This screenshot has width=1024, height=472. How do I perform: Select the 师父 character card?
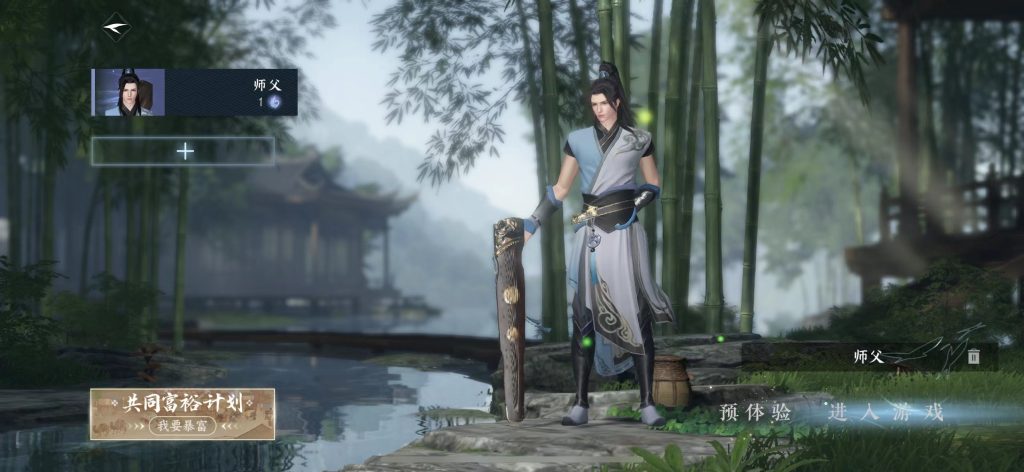(x=195, y=92)
